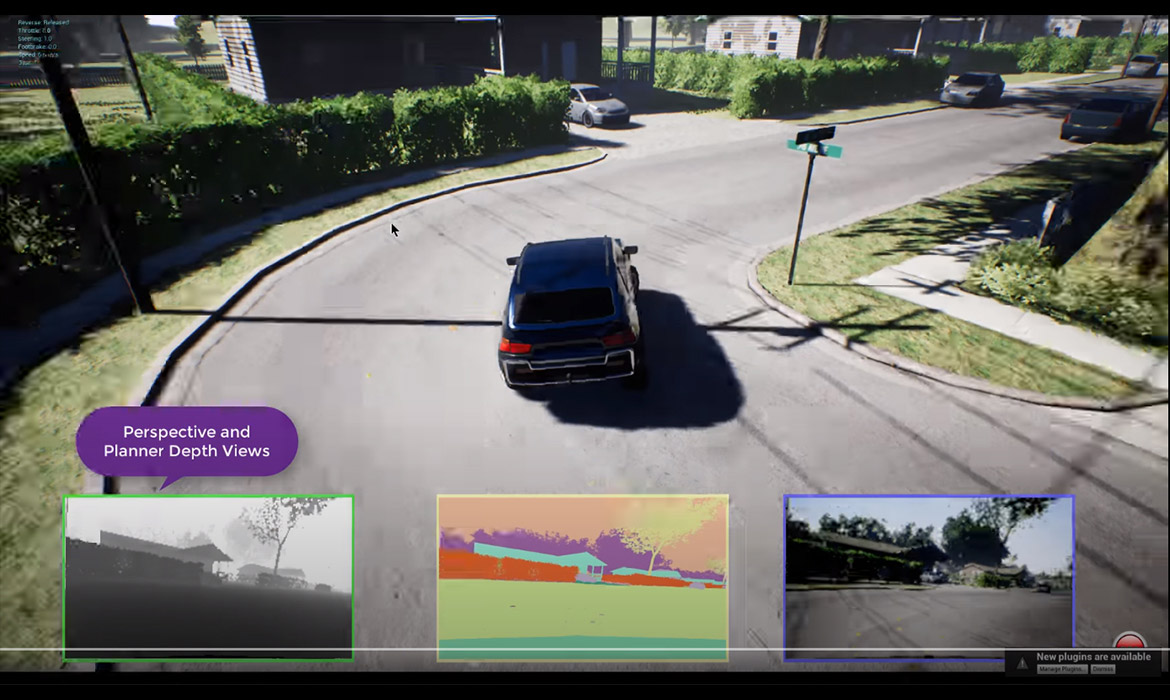1170x700 pixels.
Task: Select the colored segmentation view thumbnail
Action: 582,578
